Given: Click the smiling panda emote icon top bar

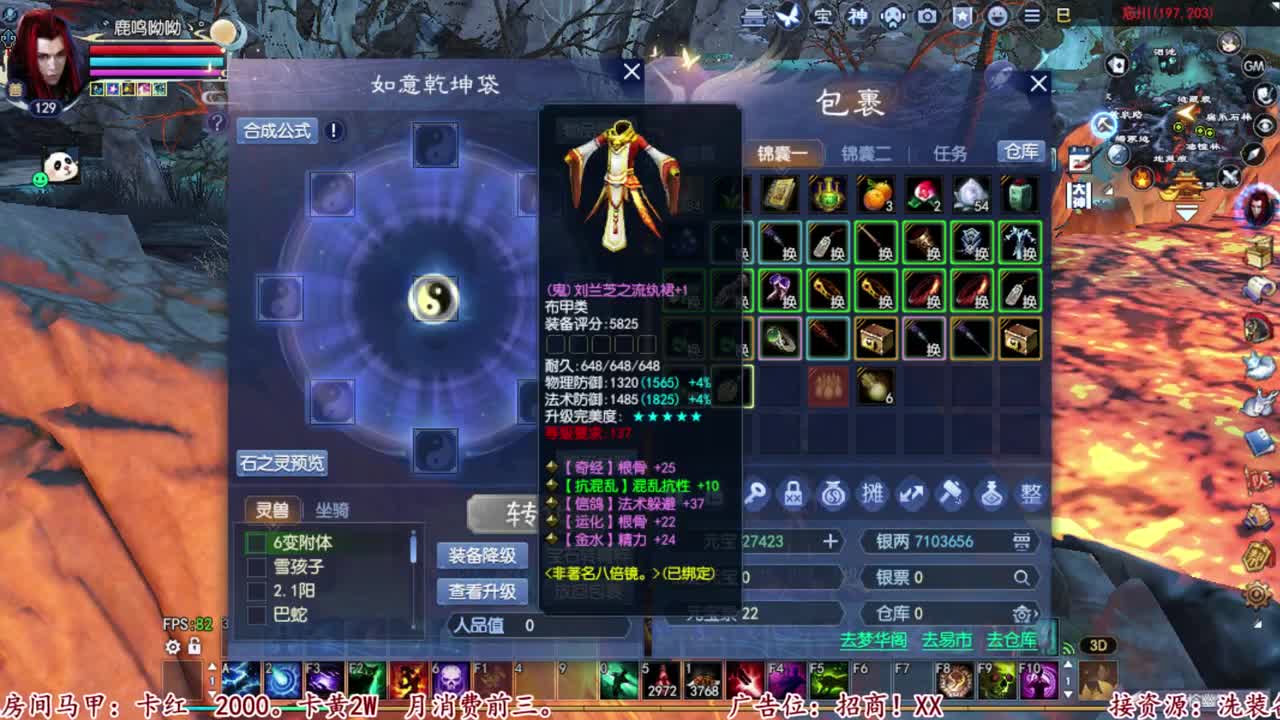Looking at the screenshot, I should pyautogui.click(x=996, y=16).
